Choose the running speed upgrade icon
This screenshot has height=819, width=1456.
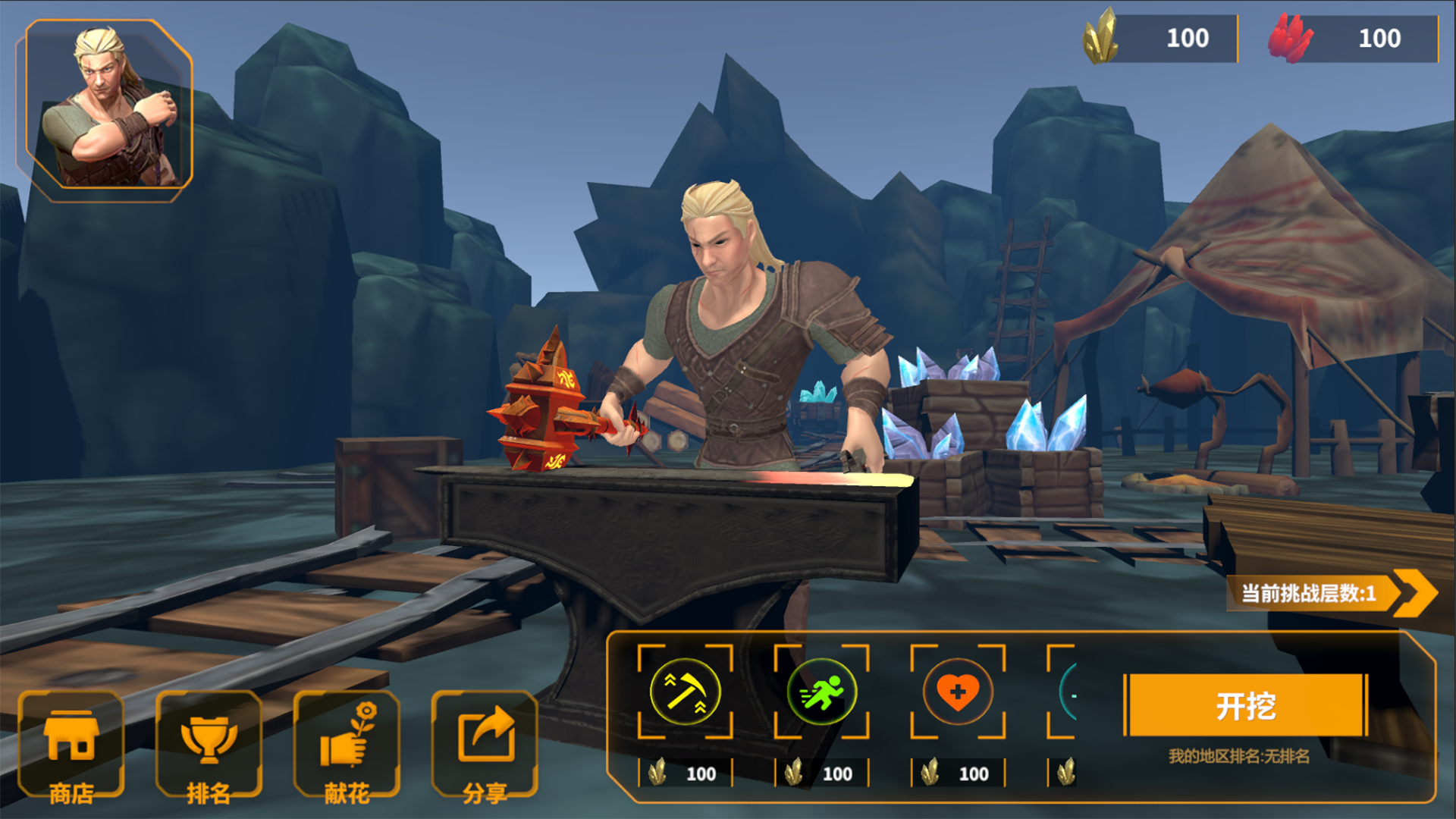[821, 692]
